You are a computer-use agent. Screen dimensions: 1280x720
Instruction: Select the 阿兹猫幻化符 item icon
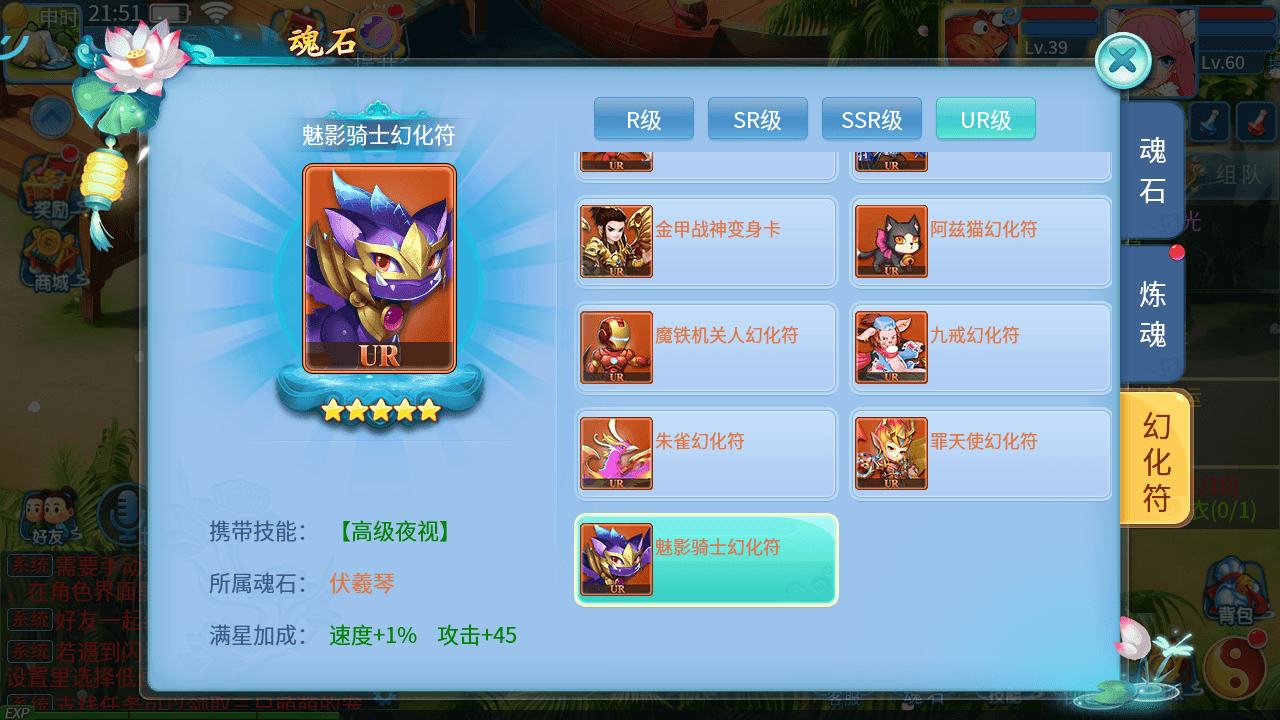click(890, 242)
